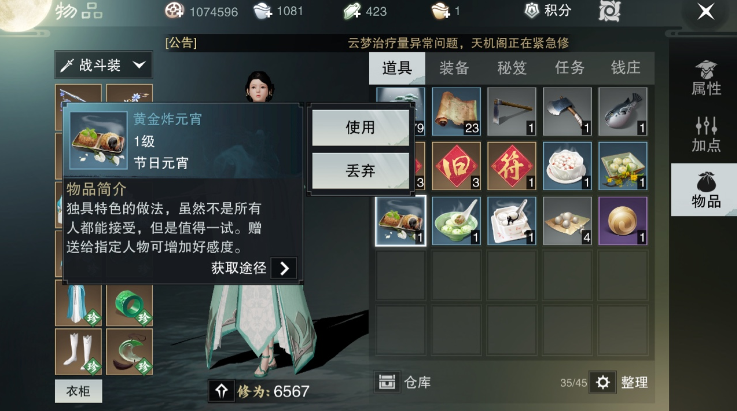This screenshot has width=737, height=411.
Task: Open the 加点 point allocation panel
Action: point(706,134)
